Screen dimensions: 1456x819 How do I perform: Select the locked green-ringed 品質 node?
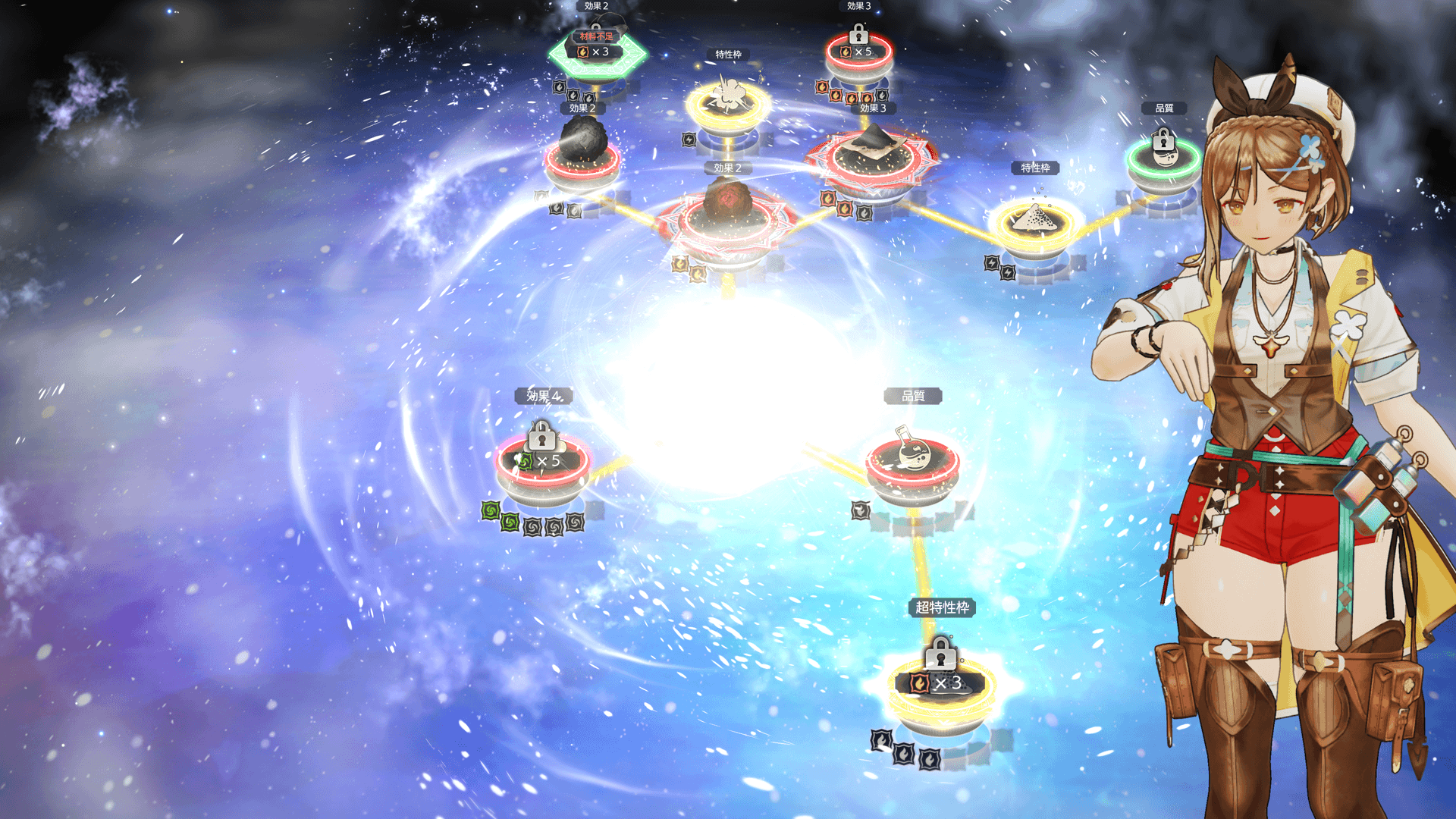(1163, 155)
